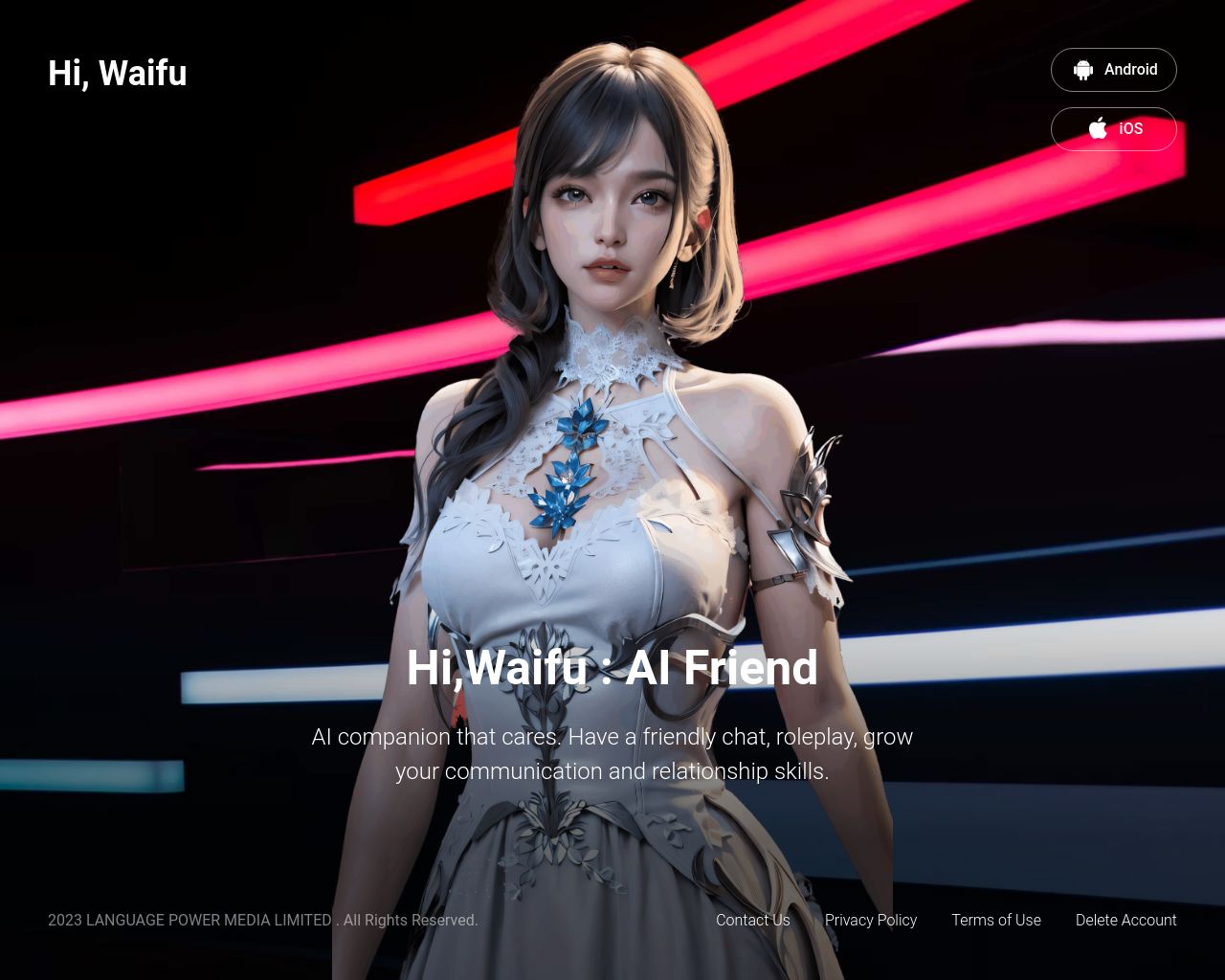Open the Terms of Use link
1225x980 pixels.
[995, 920]
